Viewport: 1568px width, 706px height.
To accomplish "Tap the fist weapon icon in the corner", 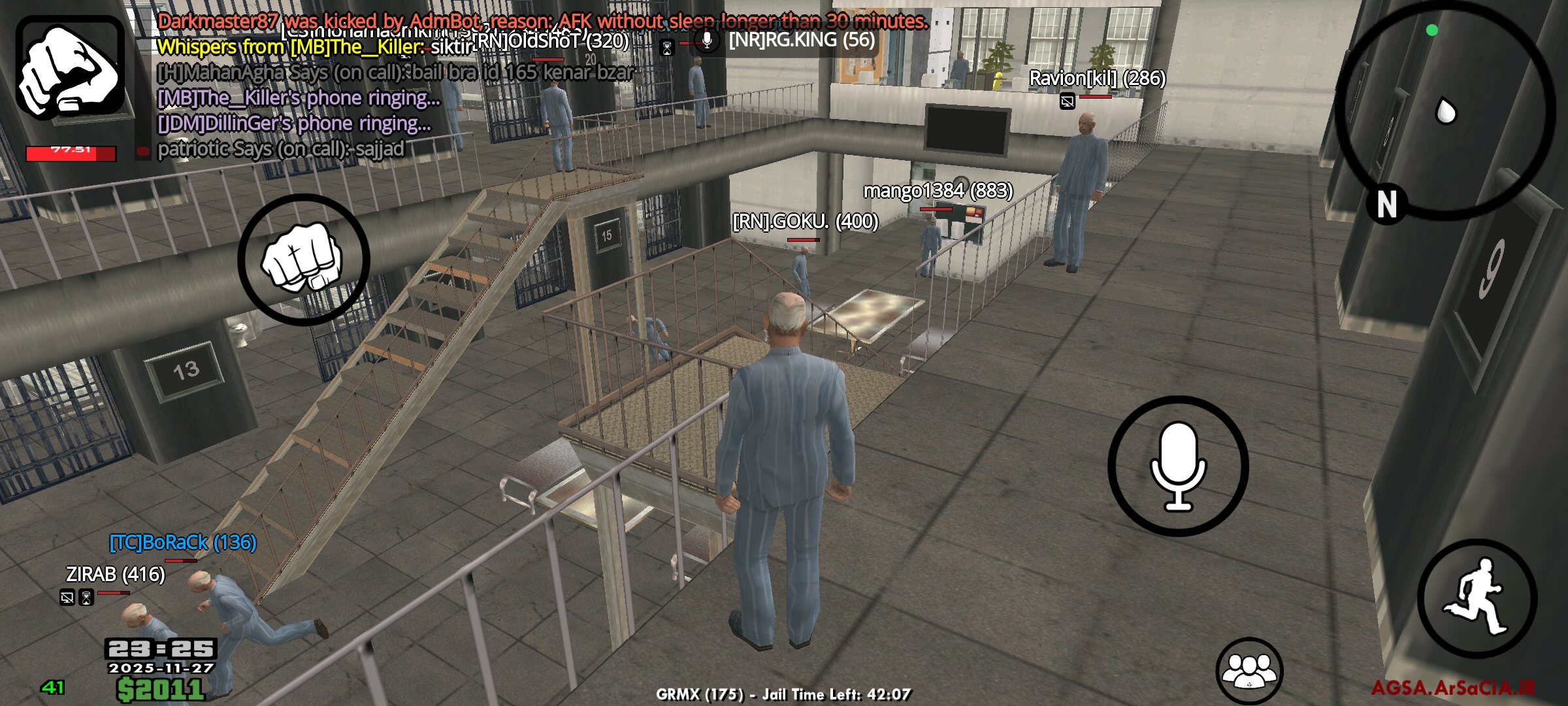I will click(71, 68).
